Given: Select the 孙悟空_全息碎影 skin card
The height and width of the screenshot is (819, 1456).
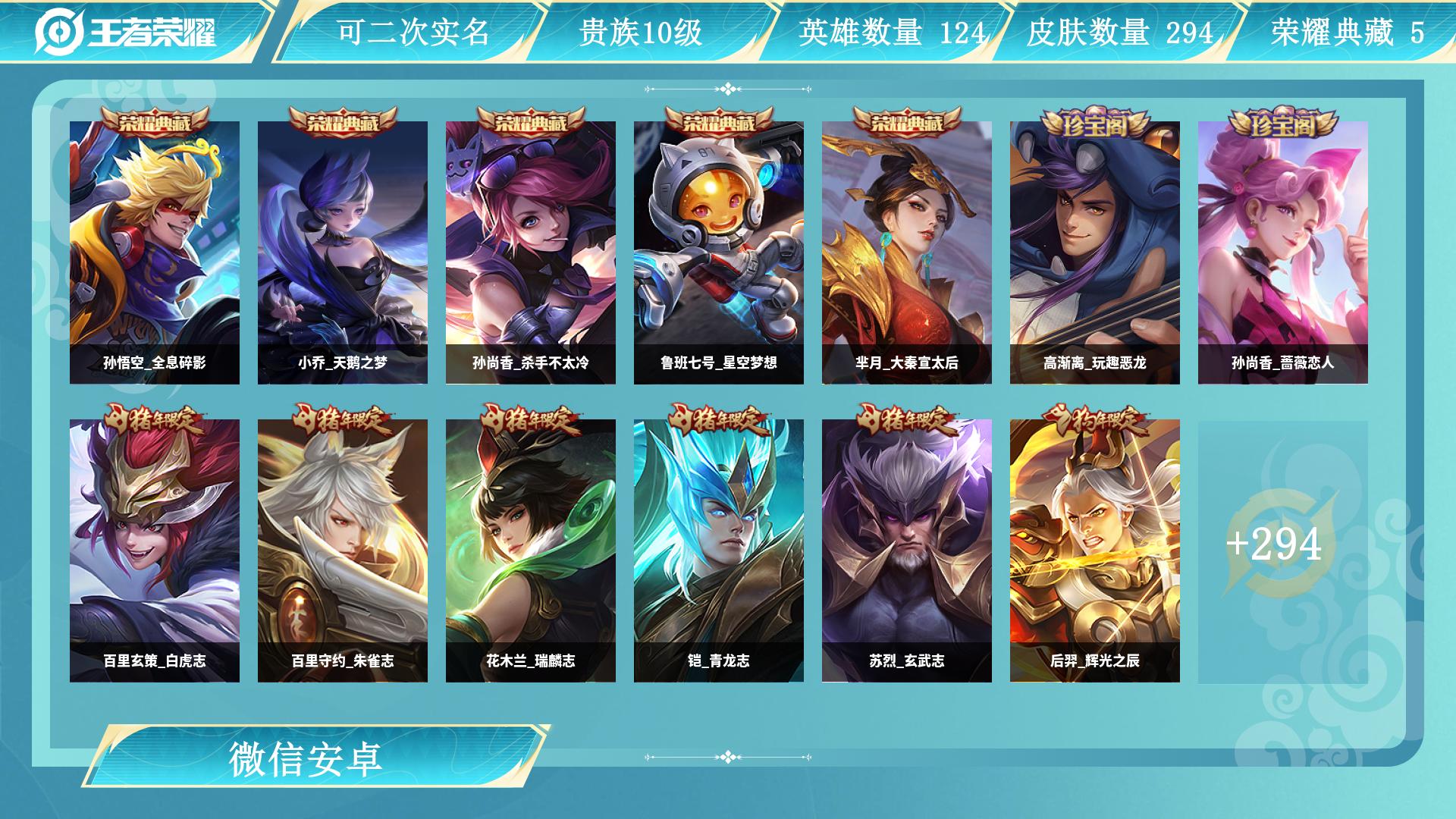Looking at the screenshot, I should (x=155, y=253).
